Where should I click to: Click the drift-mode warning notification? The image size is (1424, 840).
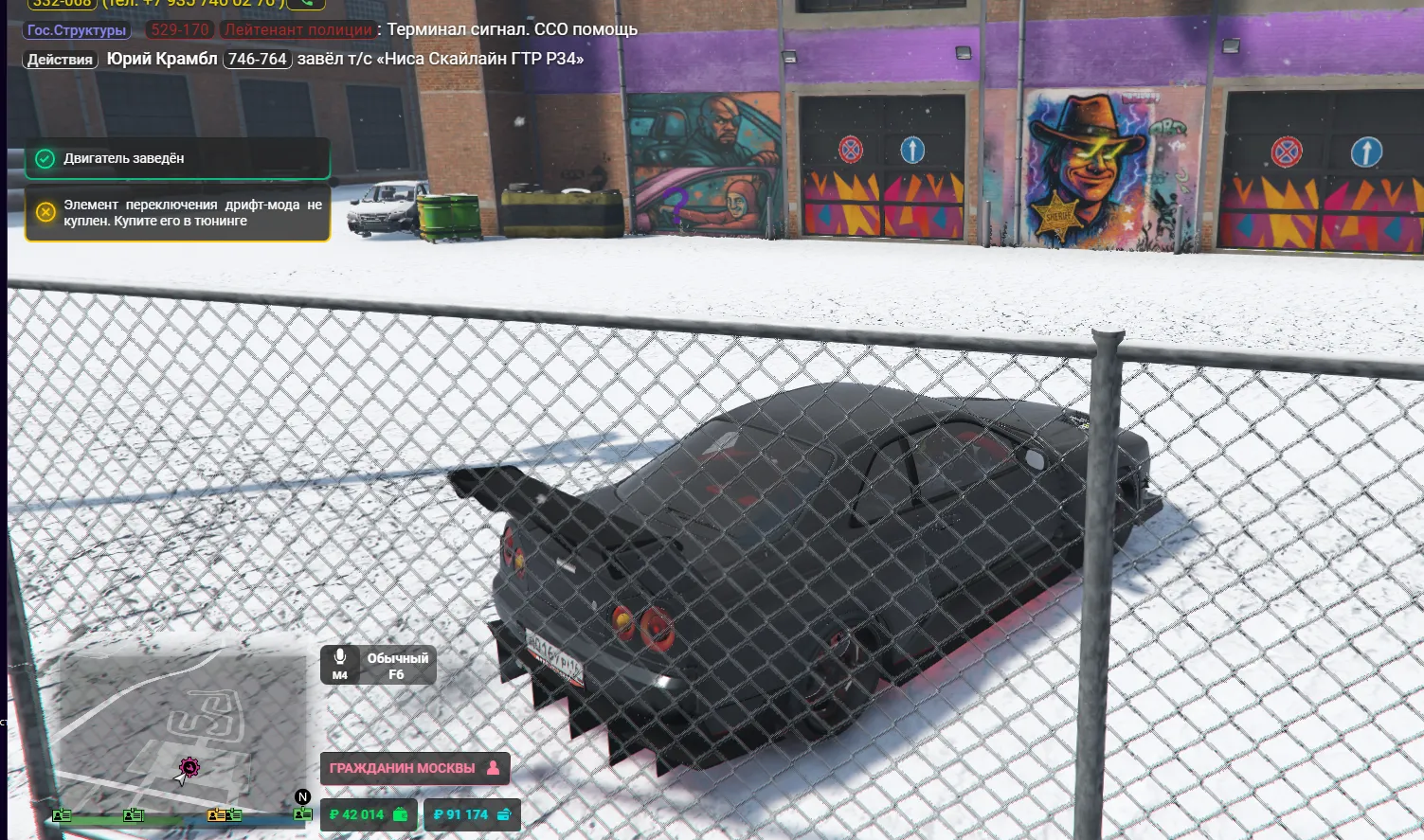tap(177, 213)
